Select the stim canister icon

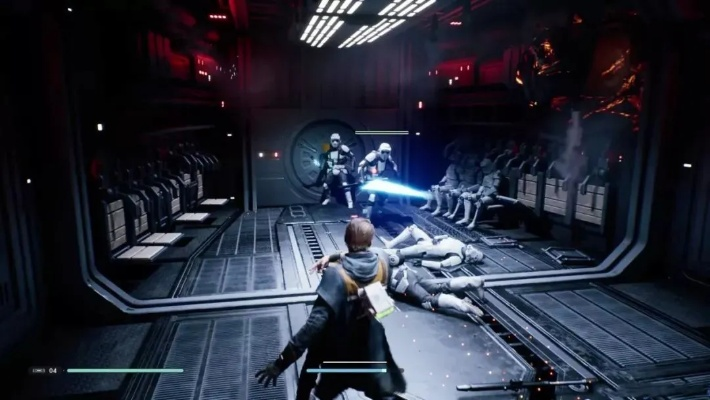[x=38, y=370]
